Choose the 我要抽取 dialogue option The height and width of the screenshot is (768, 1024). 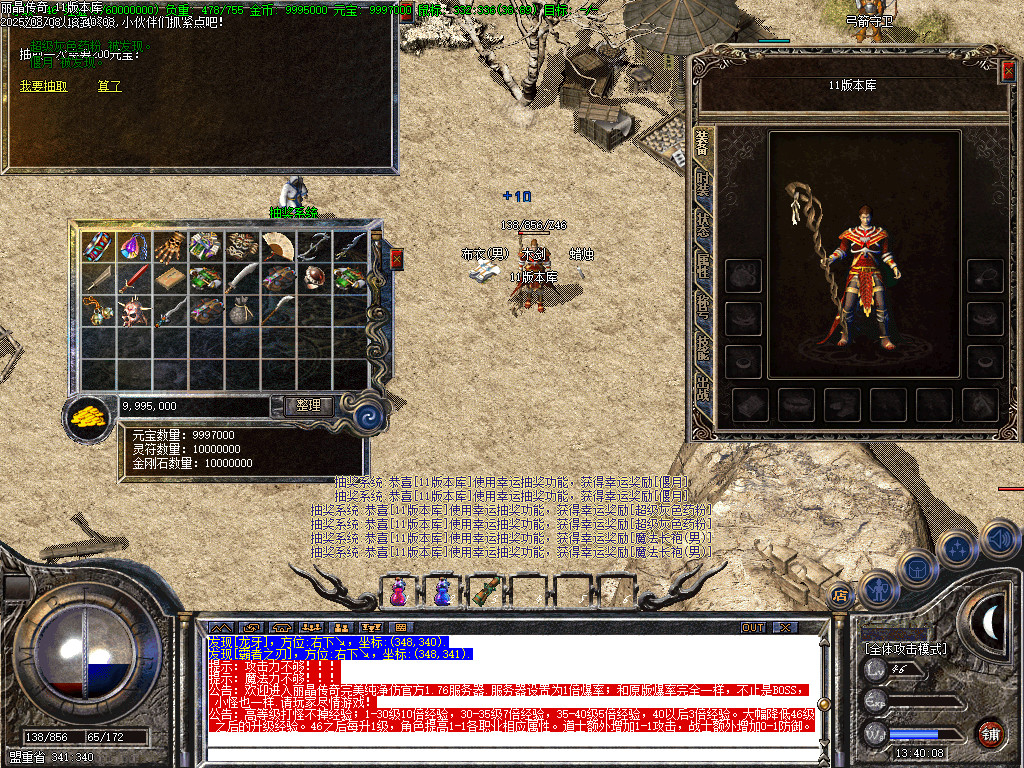point(44,87)
